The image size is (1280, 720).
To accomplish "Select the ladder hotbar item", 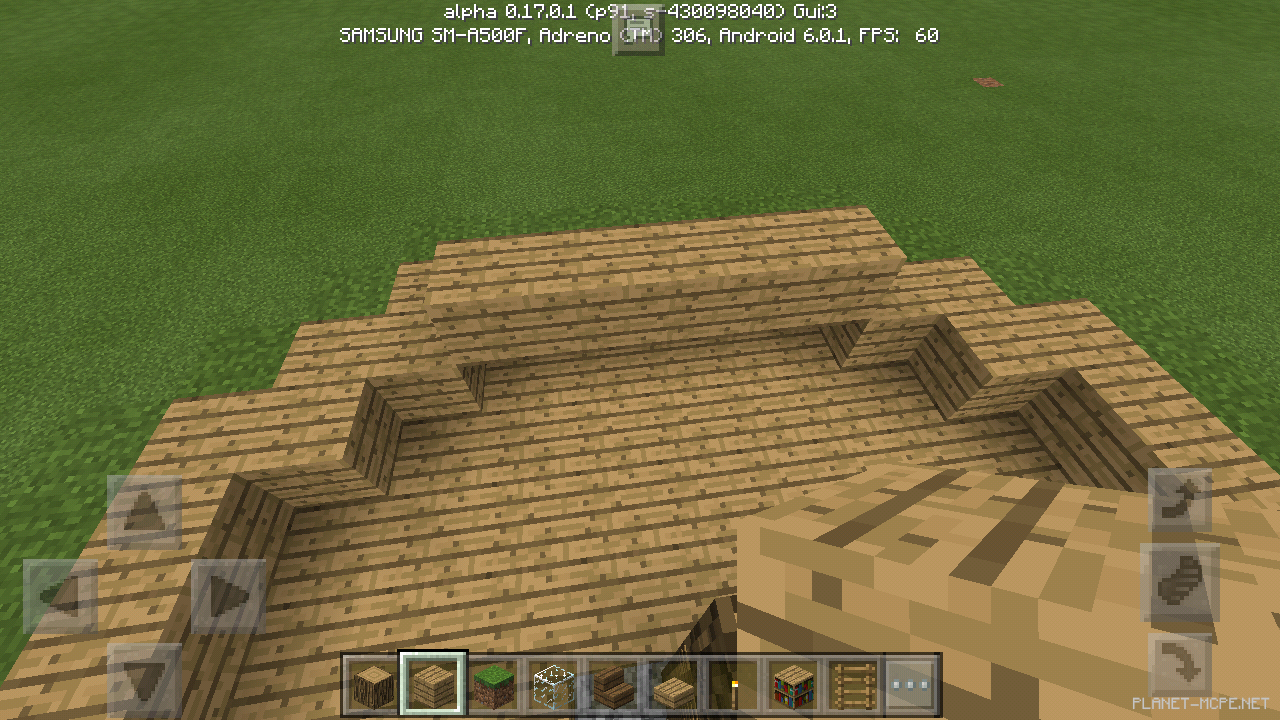I will click(x=853, y=681).
